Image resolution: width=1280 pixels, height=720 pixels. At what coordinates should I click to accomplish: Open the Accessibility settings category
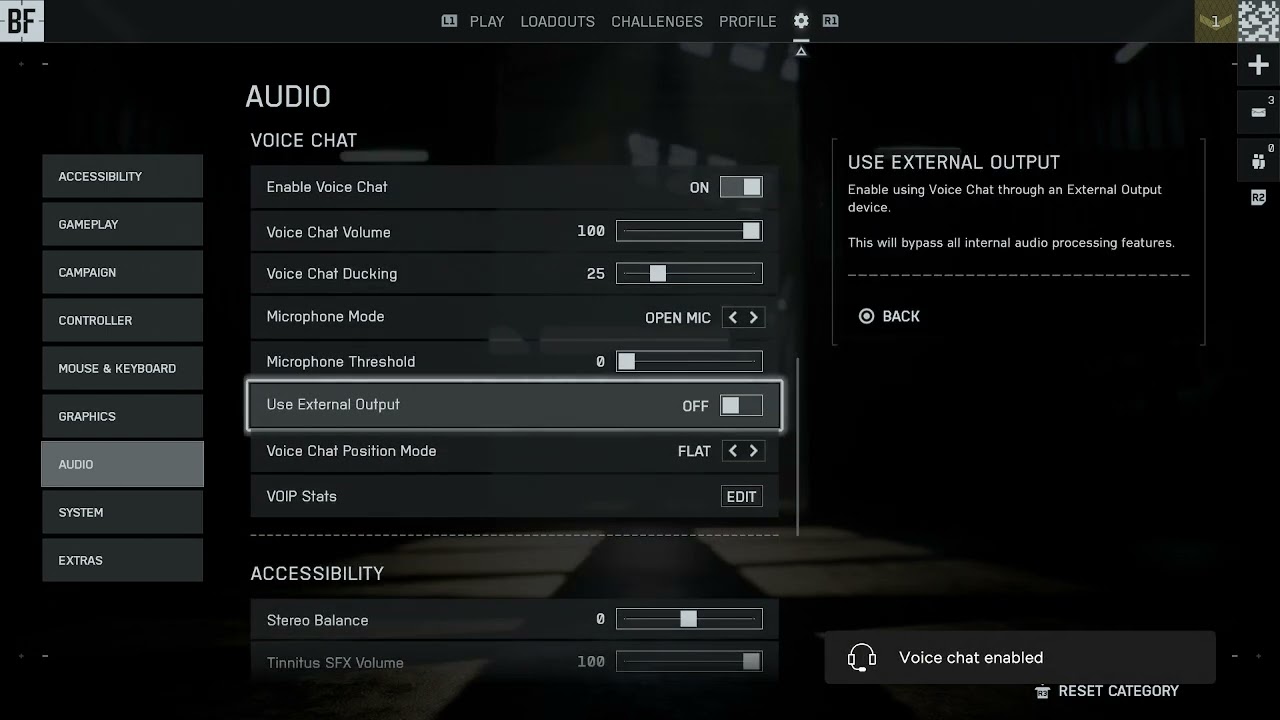[122, 176]
